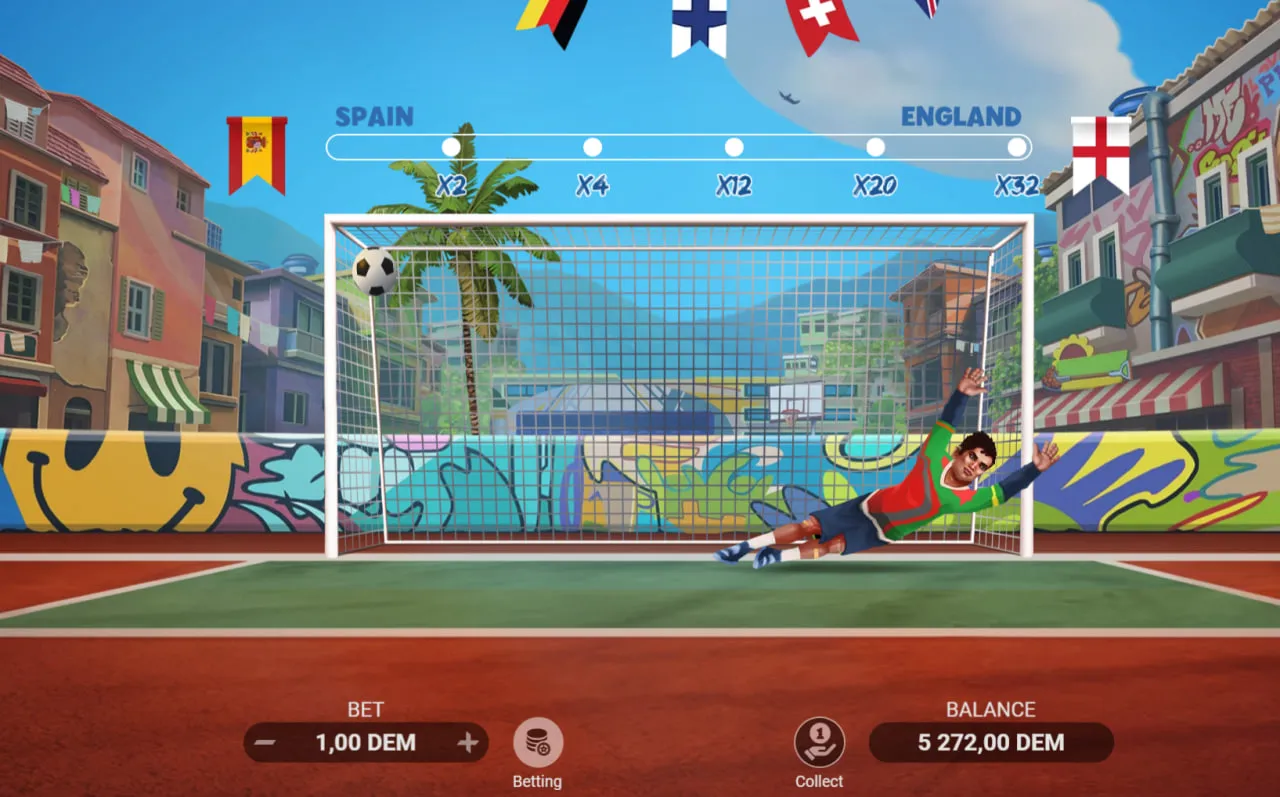Click the soccer ball near the crossbar
This screenshot has height=797, width=1280.
[372, 270]
